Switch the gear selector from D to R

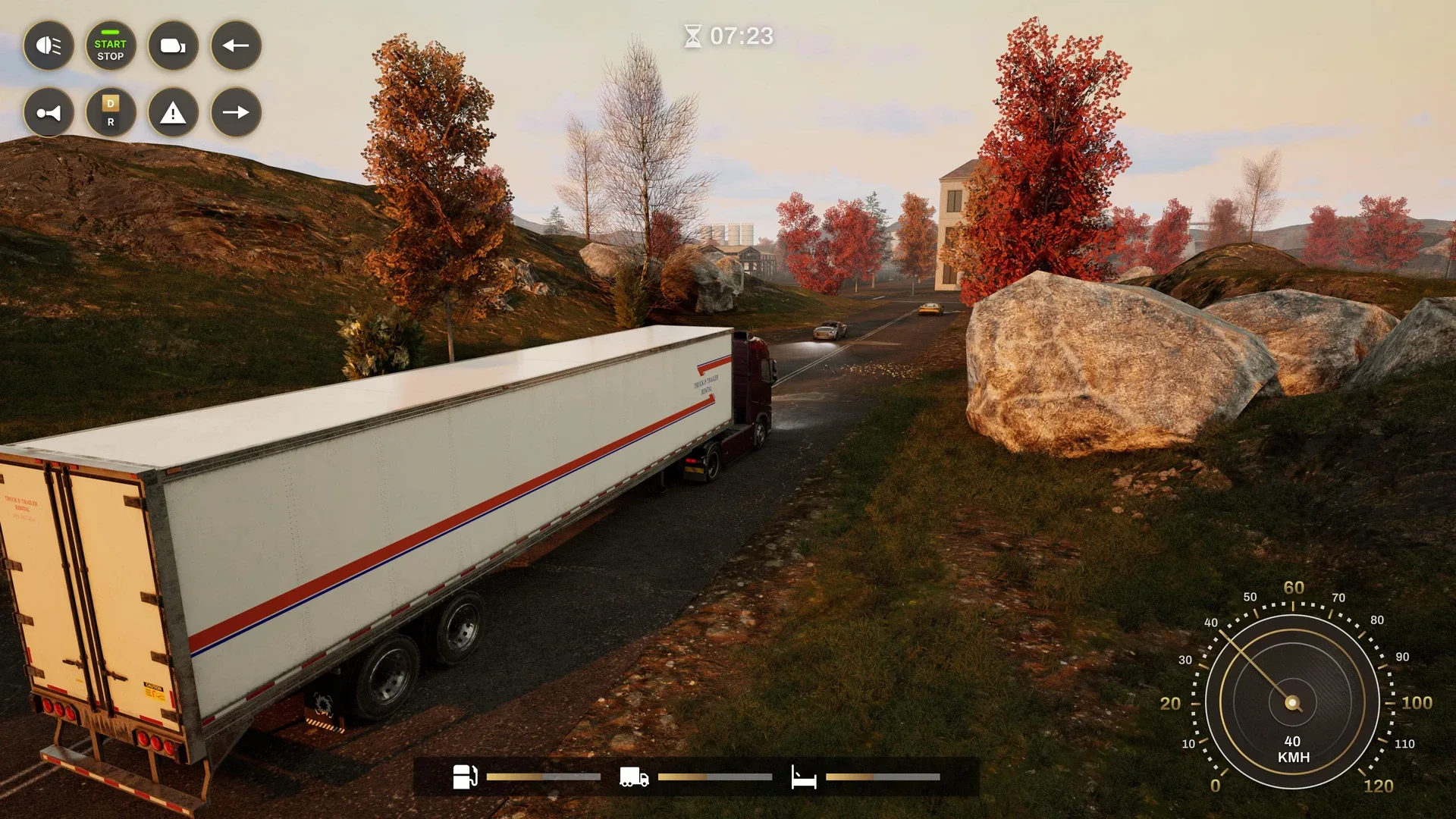coord(111,113)
